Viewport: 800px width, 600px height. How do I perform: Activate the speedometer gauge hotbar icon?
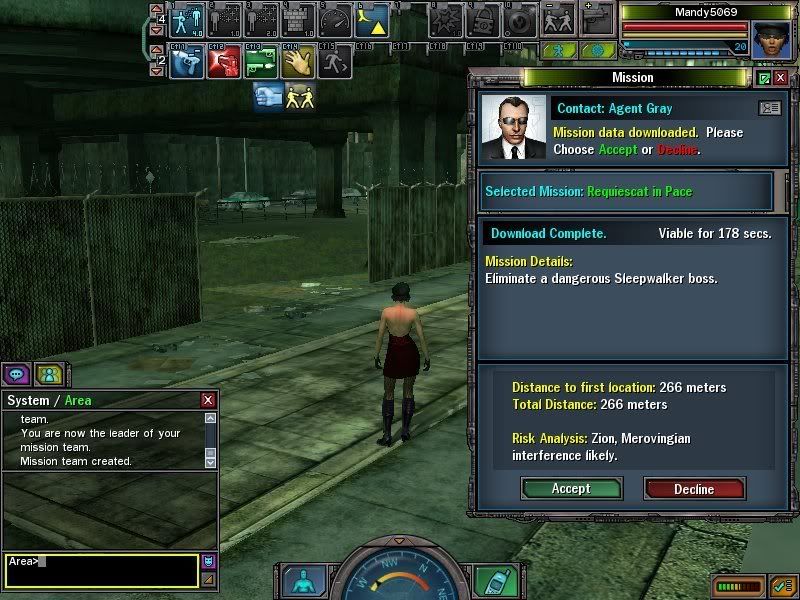point(335,20)
